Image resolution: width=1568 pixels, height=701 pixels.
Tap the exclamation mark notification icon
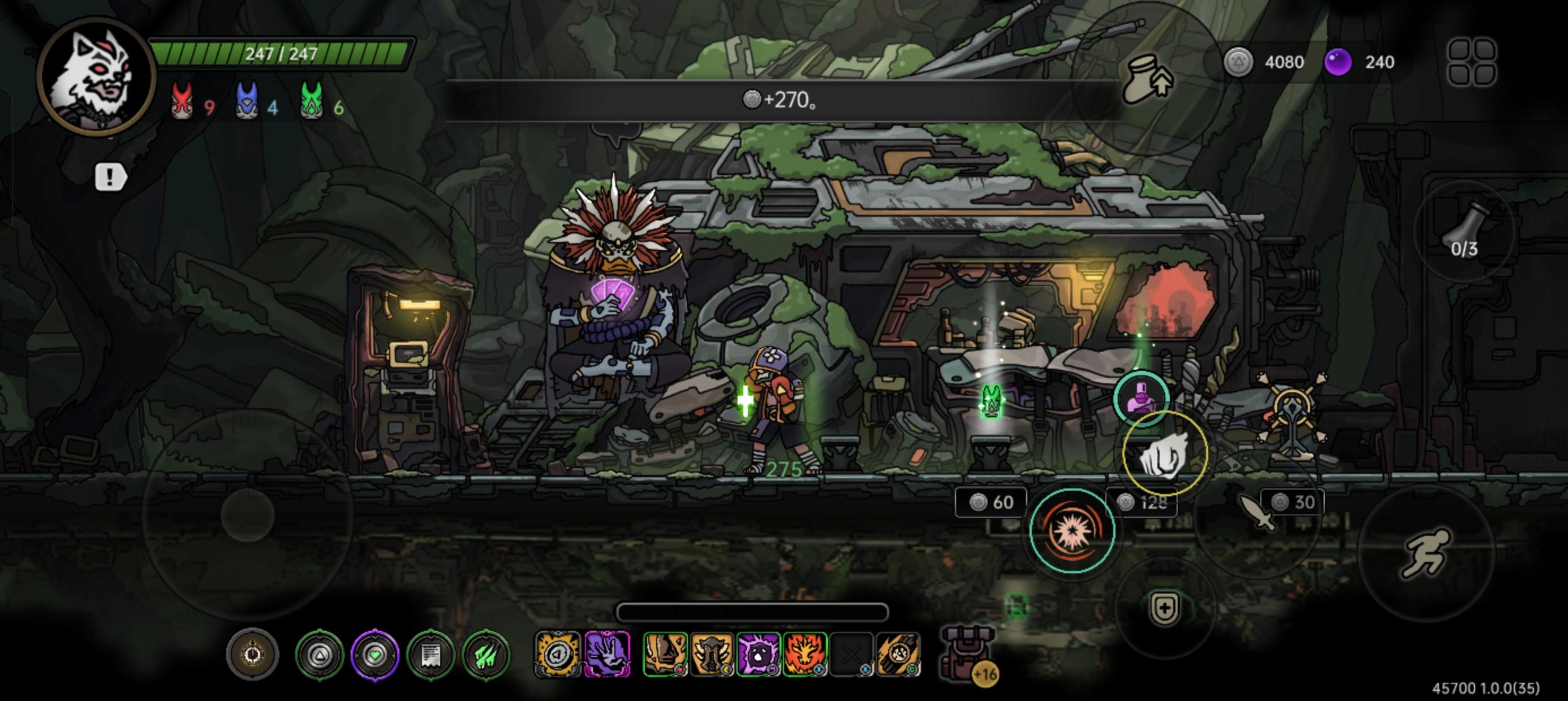pos(110,178)
